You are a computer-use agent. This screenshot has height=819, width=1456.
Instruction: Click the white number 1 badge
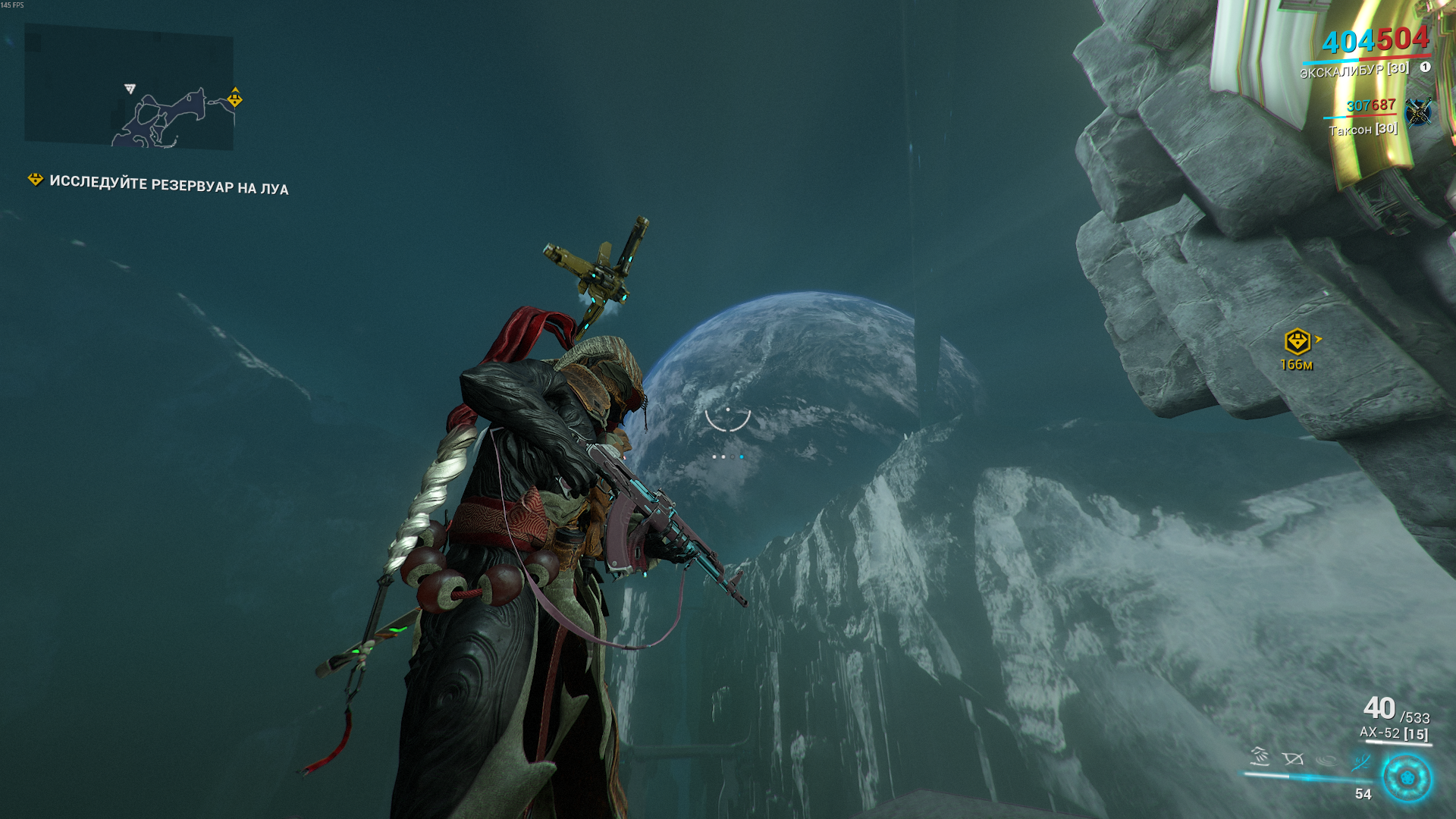[x=1425, y=67]
